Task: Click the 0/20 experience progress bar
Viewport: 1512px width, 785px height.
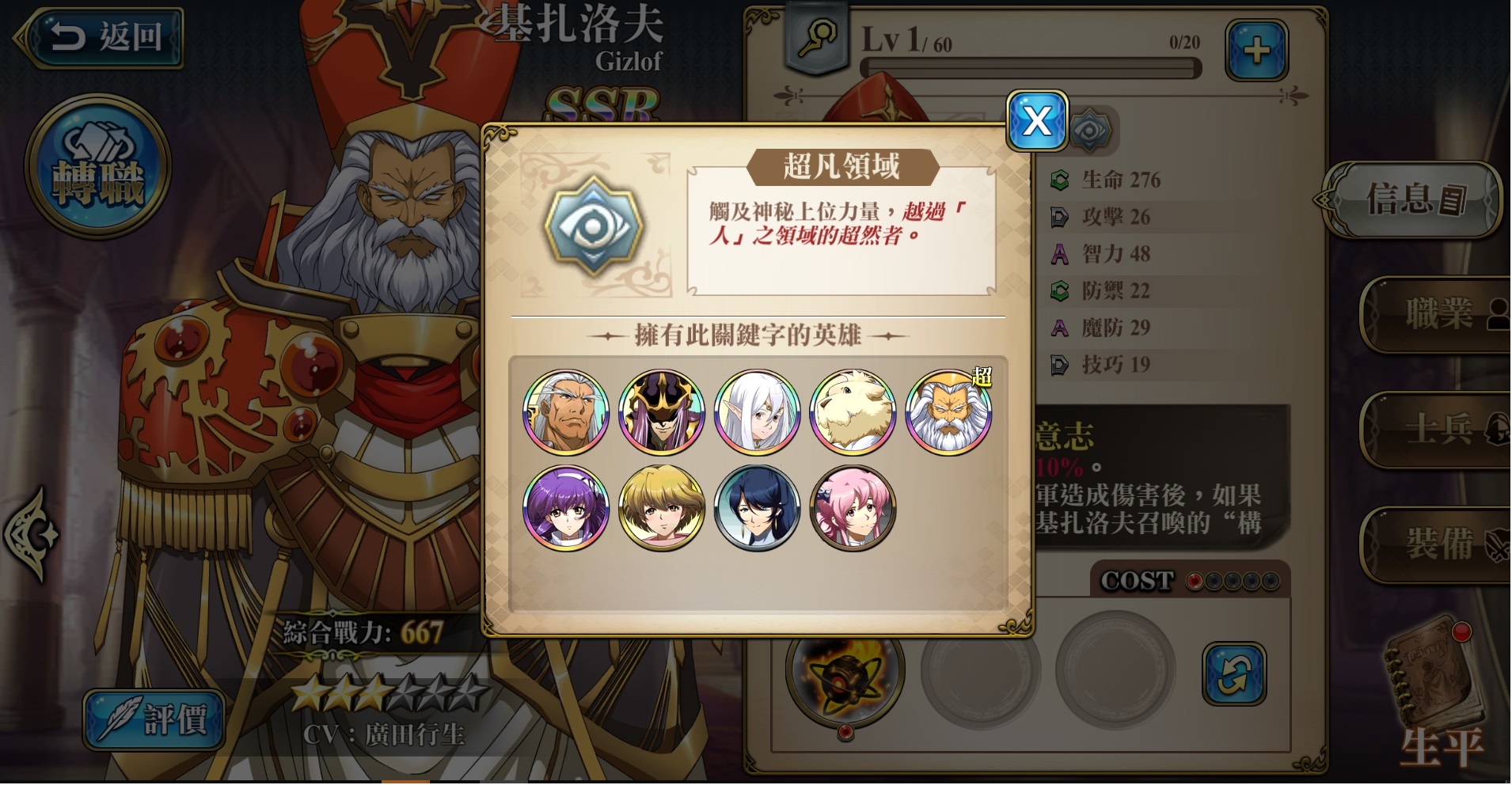Action: tap(1028, 68)
